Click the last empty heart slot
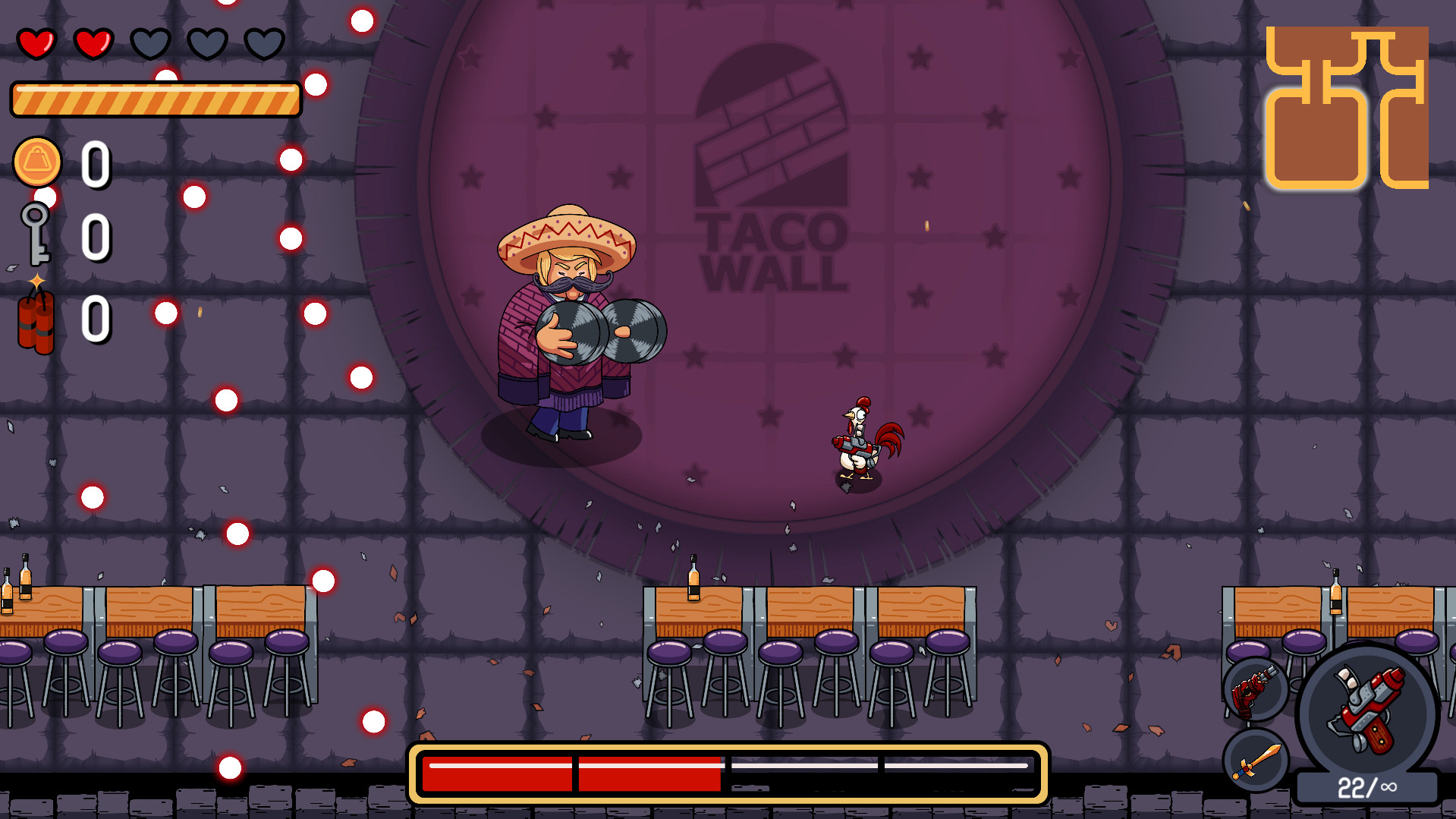1456x819 pixels. [264, 43]
